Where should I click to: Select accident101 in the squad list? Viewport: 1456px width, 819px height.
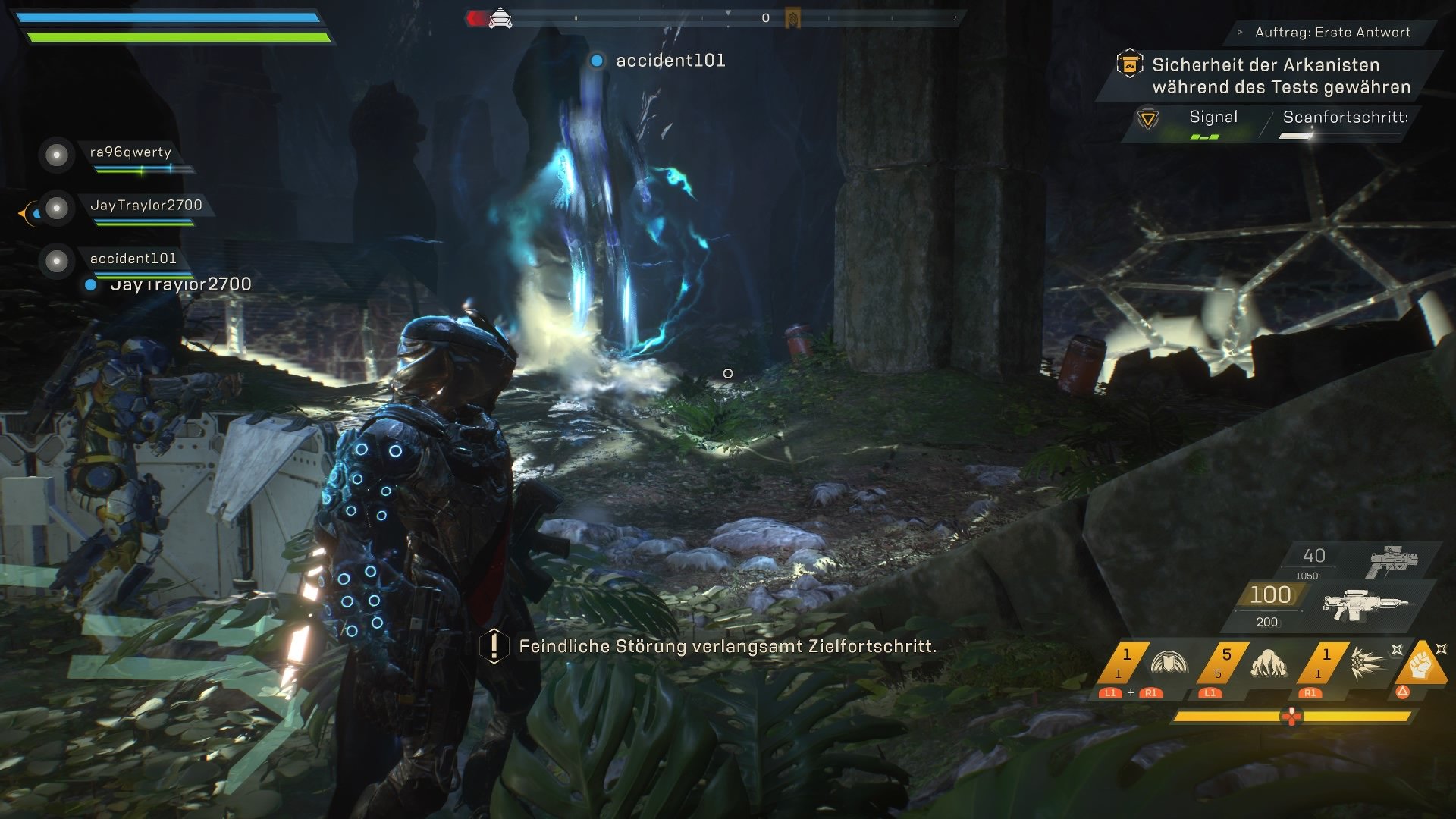click(x=133, y=259)
